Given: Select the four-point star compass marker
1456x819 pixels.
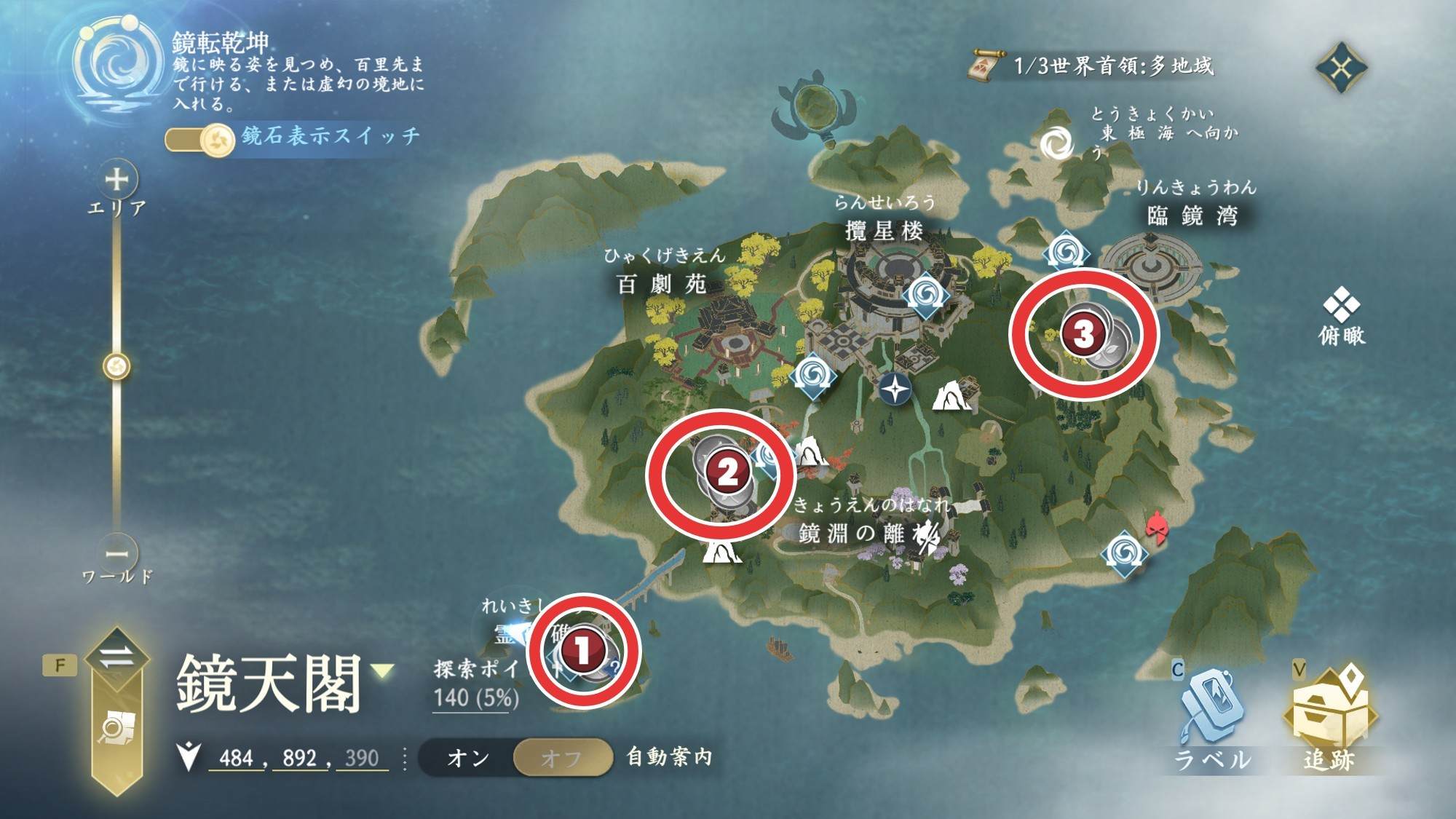Looking at the screenshot, I should (x=895, y=389).
